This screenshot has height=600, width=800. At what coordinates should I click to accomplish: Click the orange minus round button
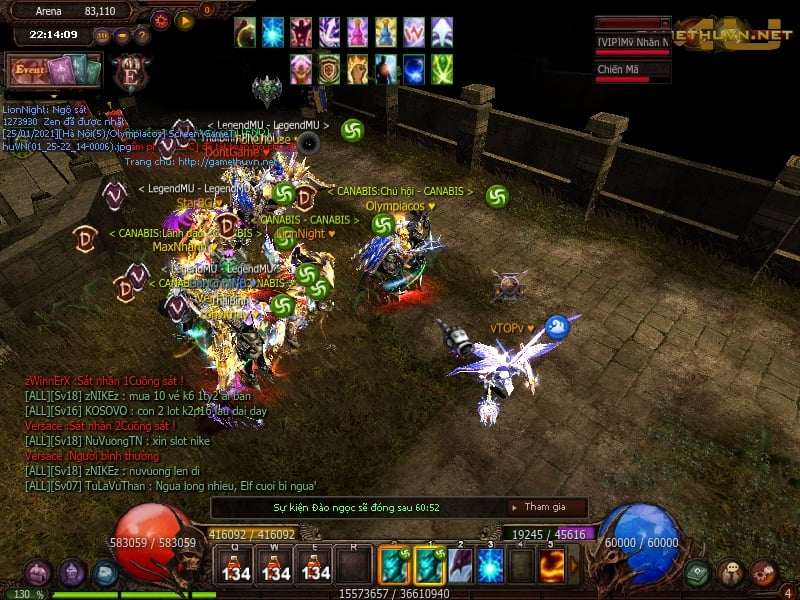(122, 35)
